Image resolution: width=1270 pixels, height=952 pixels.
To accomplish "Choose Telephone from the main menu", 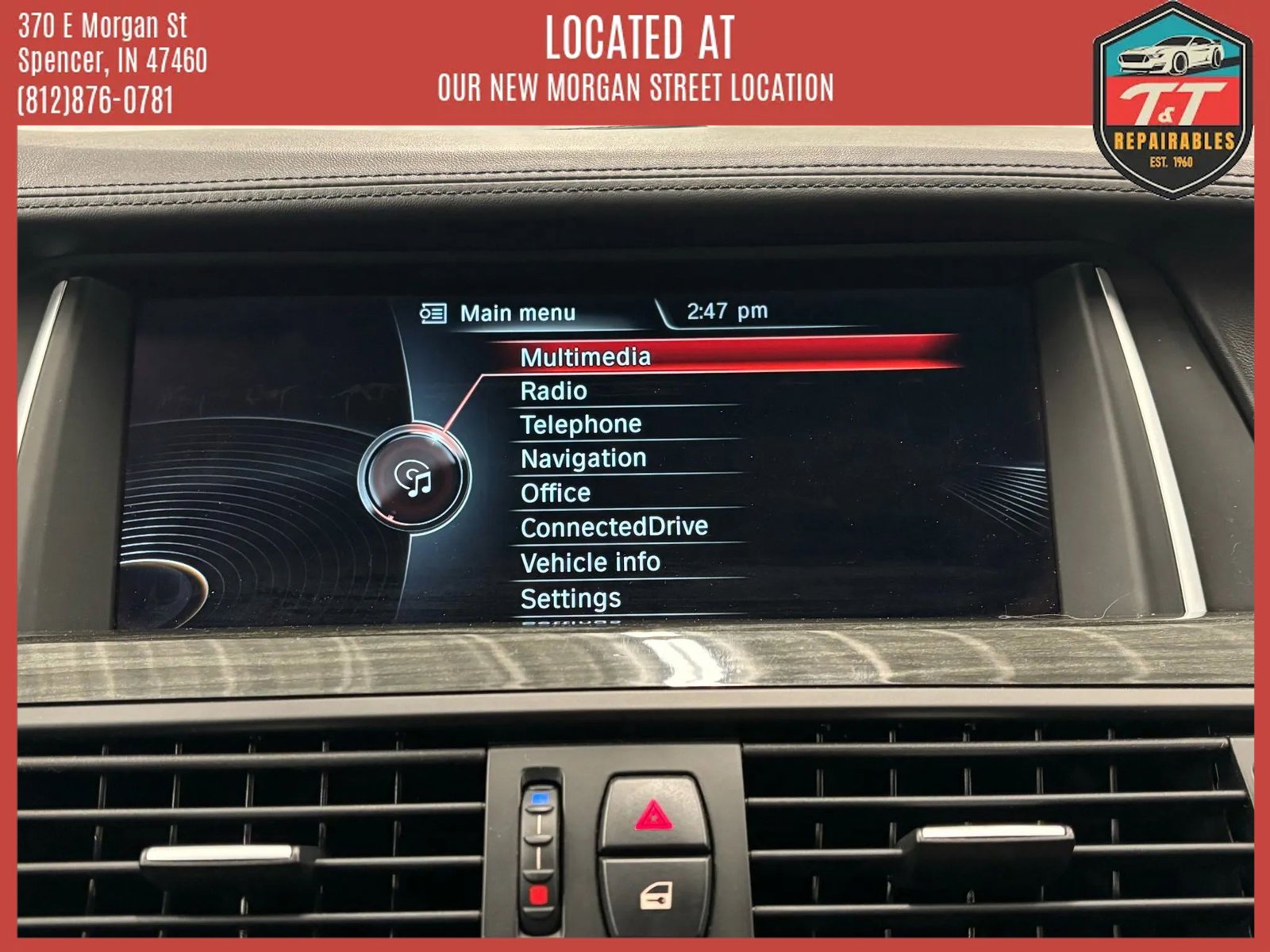I will point(581,424).
